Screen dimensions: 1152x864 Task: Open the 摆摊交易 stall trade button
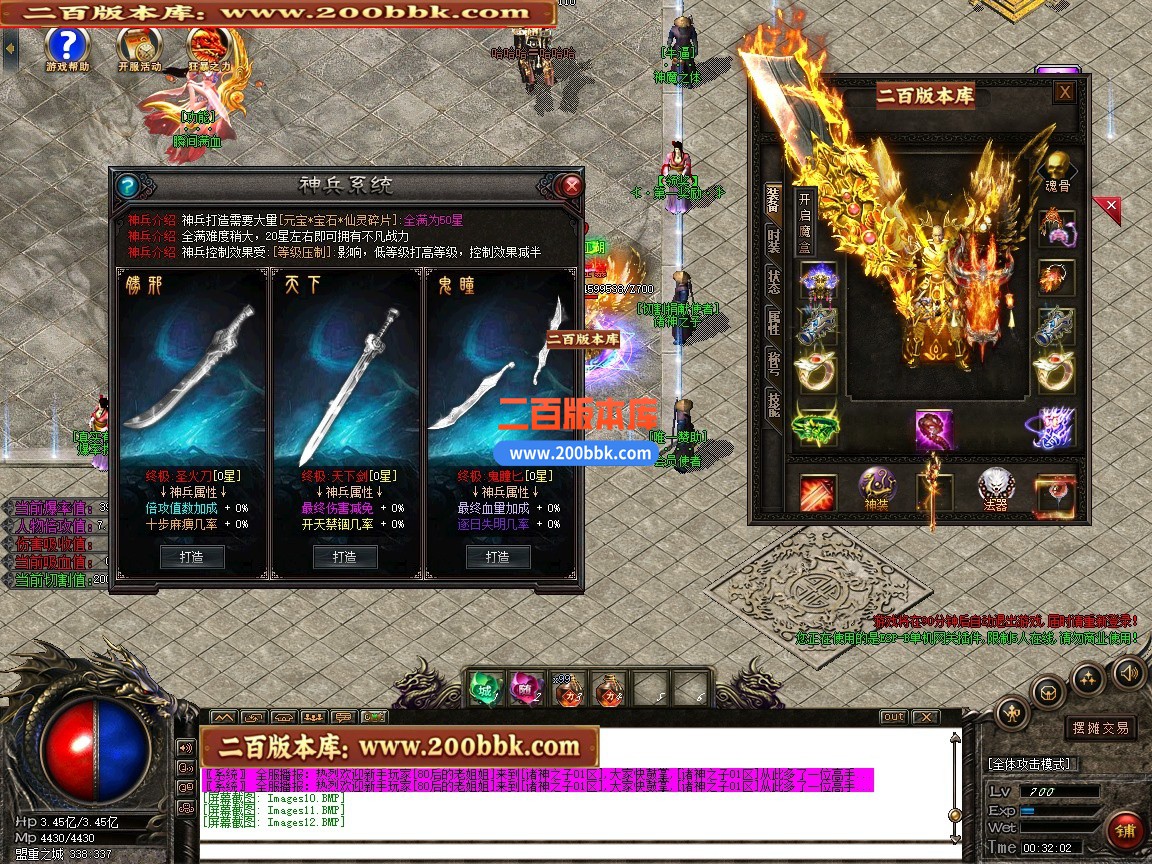coord(1101,728)
